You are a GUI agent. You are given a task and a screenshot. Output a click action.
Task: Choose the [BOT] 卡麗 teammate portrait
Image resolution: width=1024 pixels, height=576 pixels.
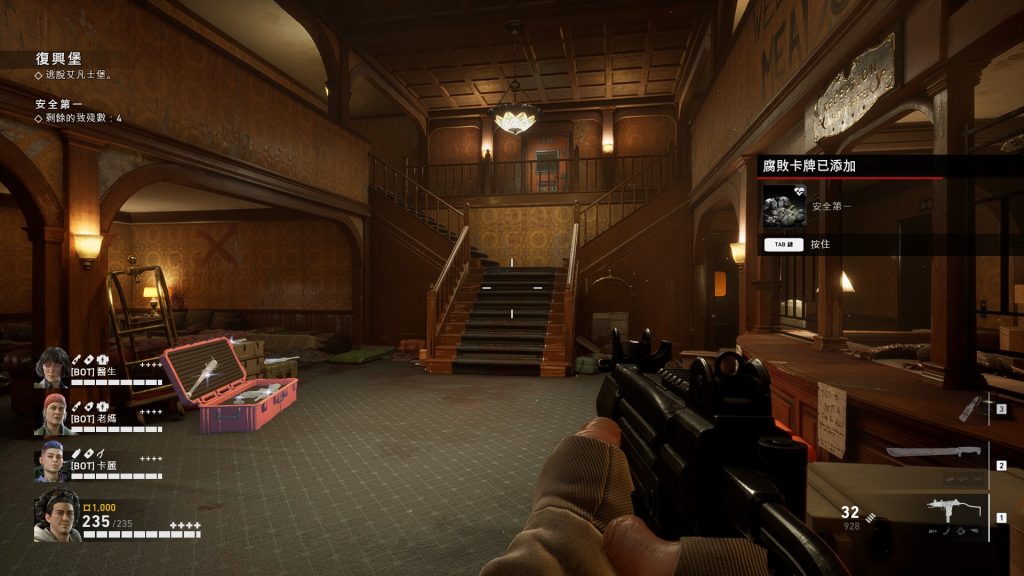[51, 461]
